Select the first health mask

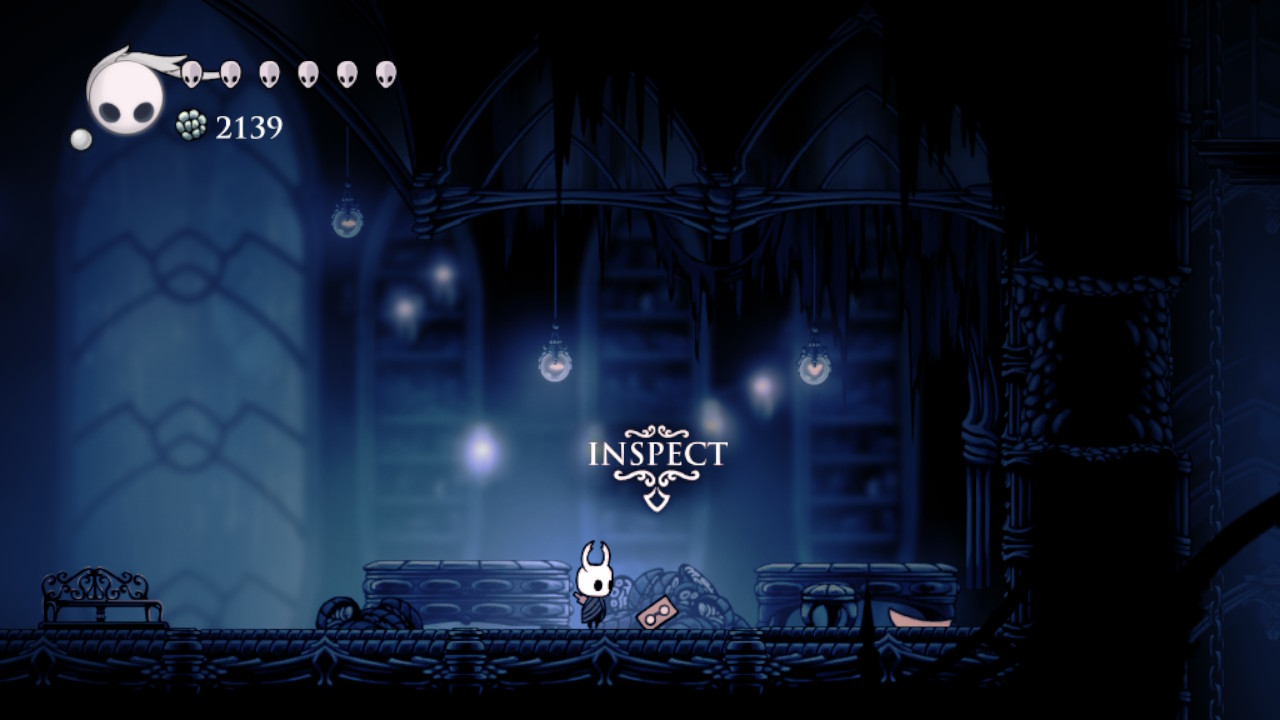click(x=191, y=74)
